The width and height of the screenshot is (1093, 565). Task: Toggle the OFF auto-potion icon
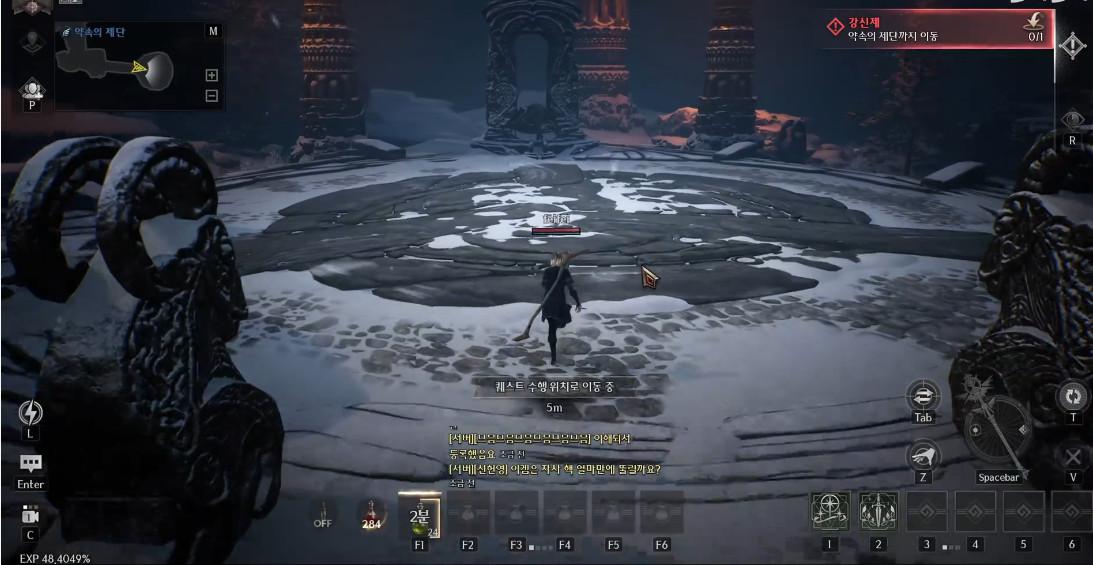(x=323, y=513)
